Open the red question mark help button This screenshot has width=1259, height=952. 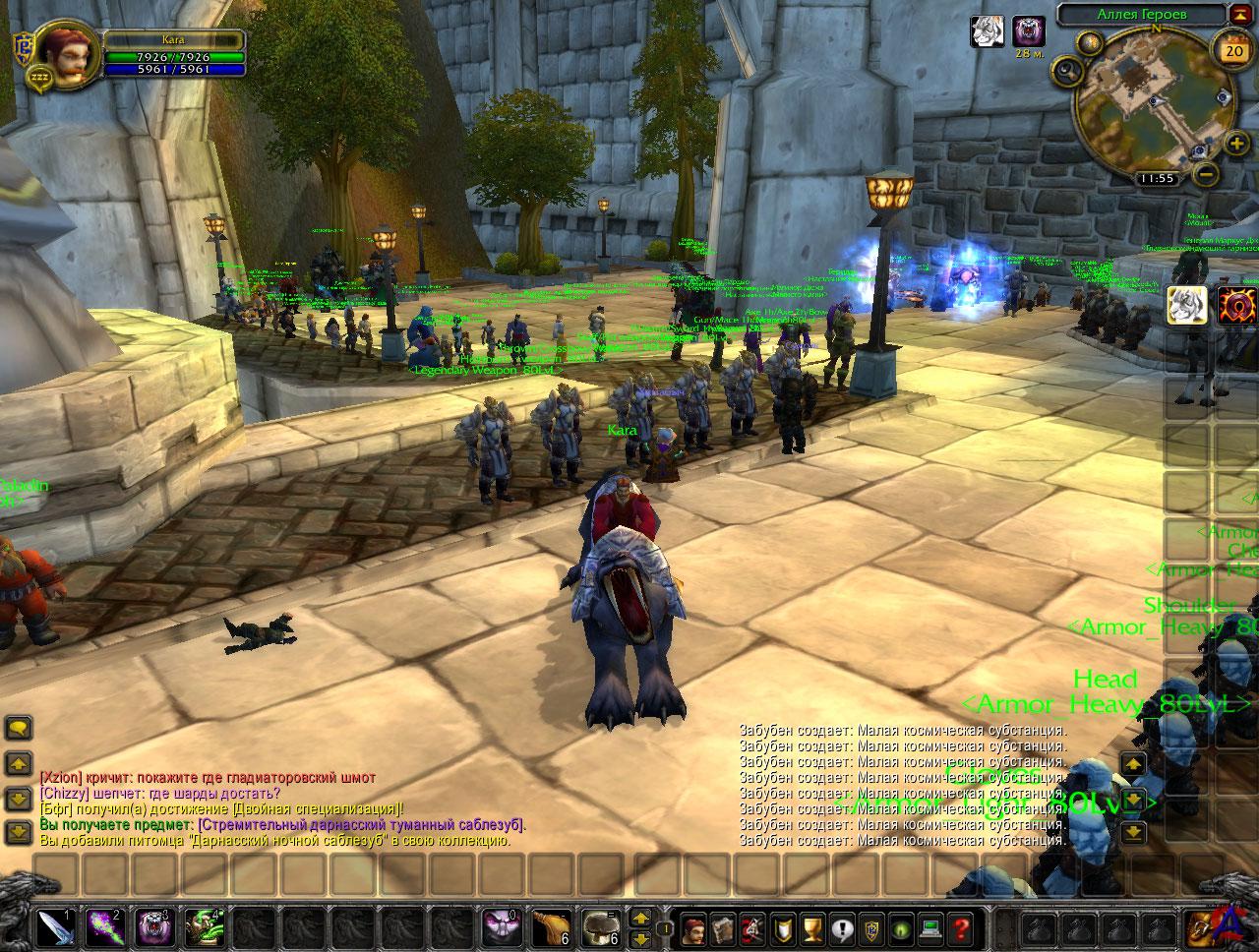(x=960, y=927)
